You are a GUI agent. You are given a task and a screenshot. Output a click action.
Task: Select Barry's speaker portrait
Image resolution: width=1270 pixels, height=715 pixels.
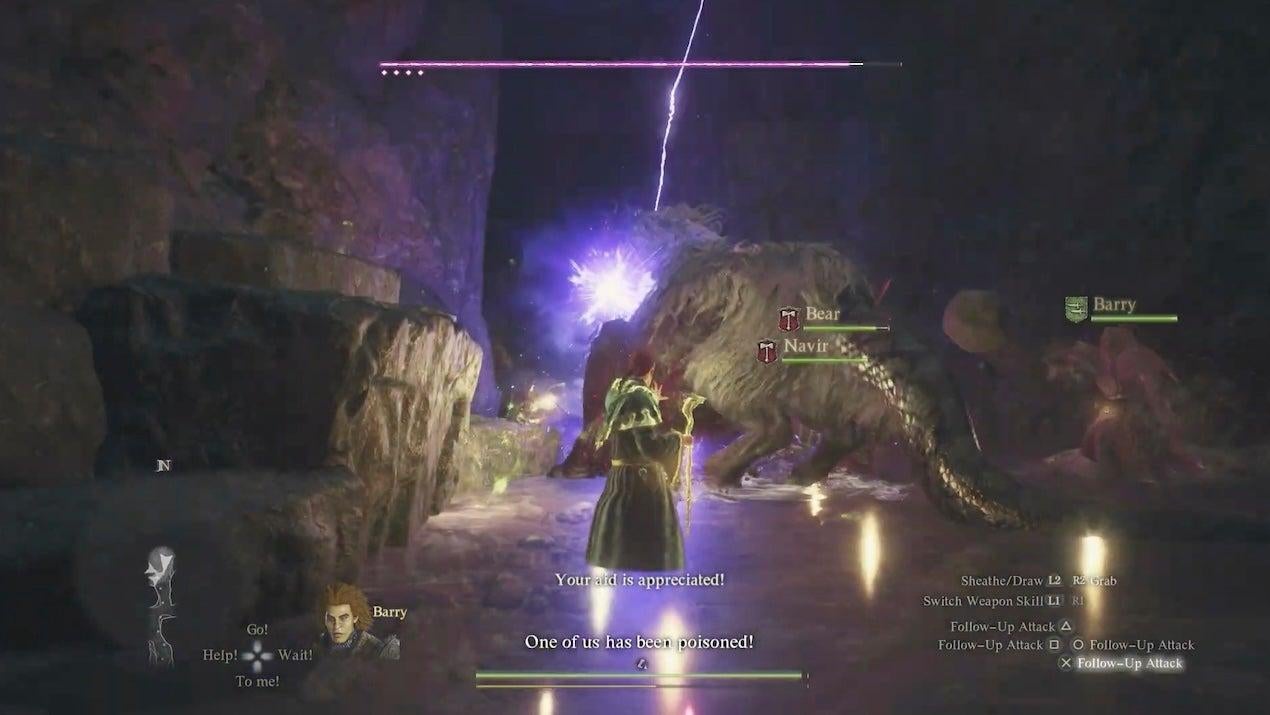tap(346, 622)
